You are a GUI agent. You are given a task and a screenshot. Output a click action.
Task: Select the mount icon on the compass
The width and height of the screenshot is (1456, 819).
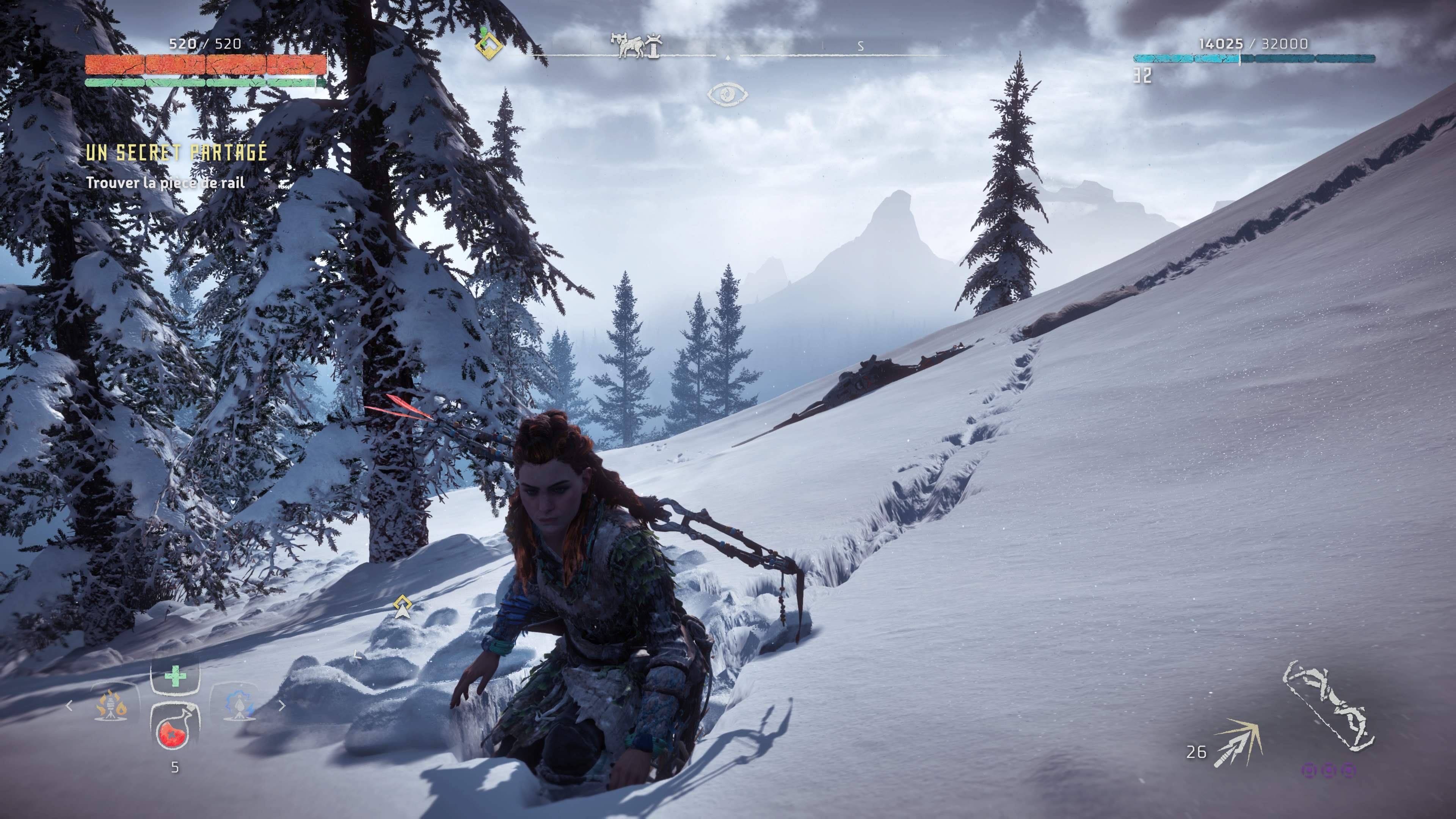pyautogui.click(x=629, y=46)
